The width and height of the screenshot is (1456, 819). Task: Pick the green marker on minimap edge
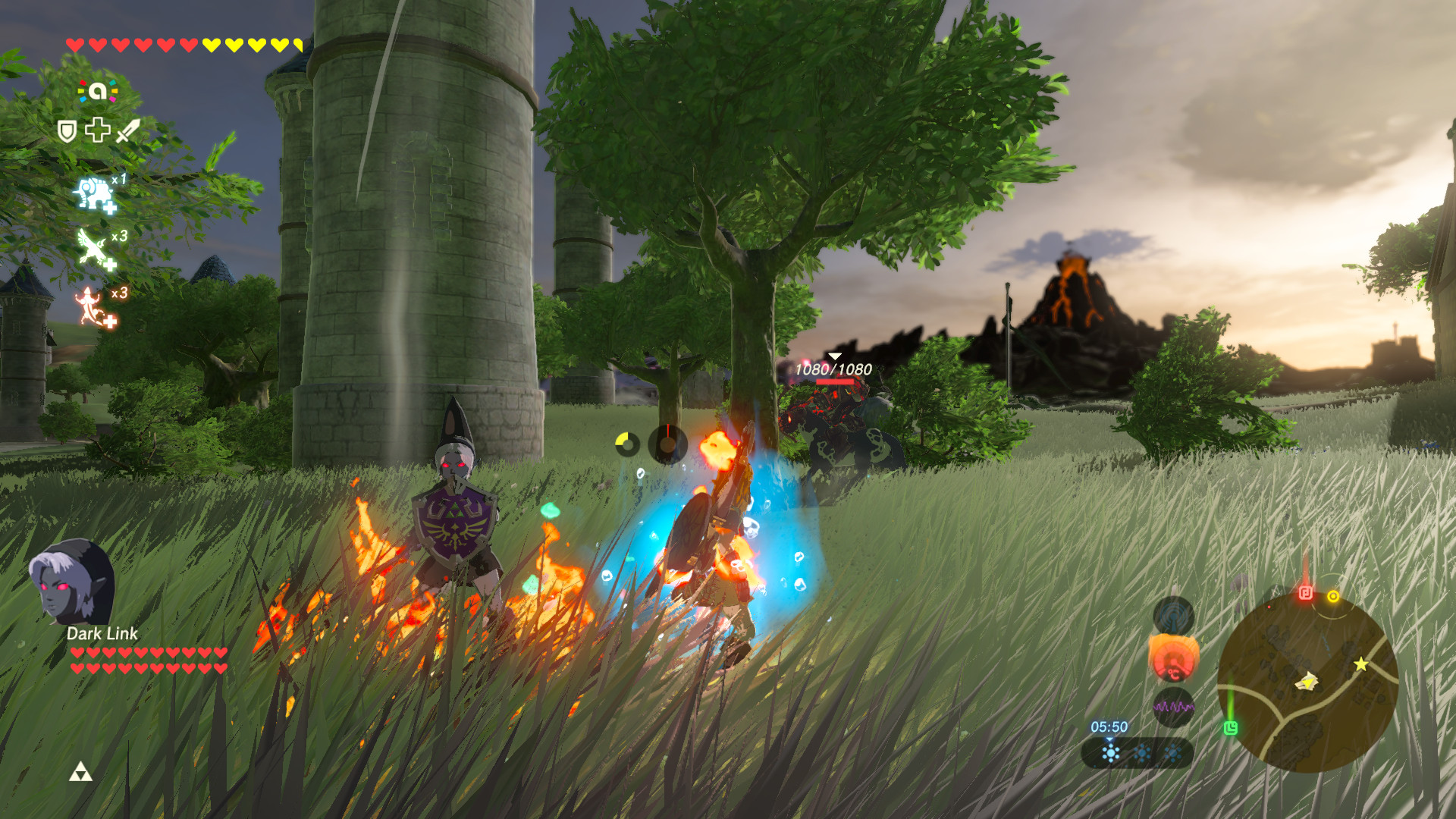pos(1230,728)
